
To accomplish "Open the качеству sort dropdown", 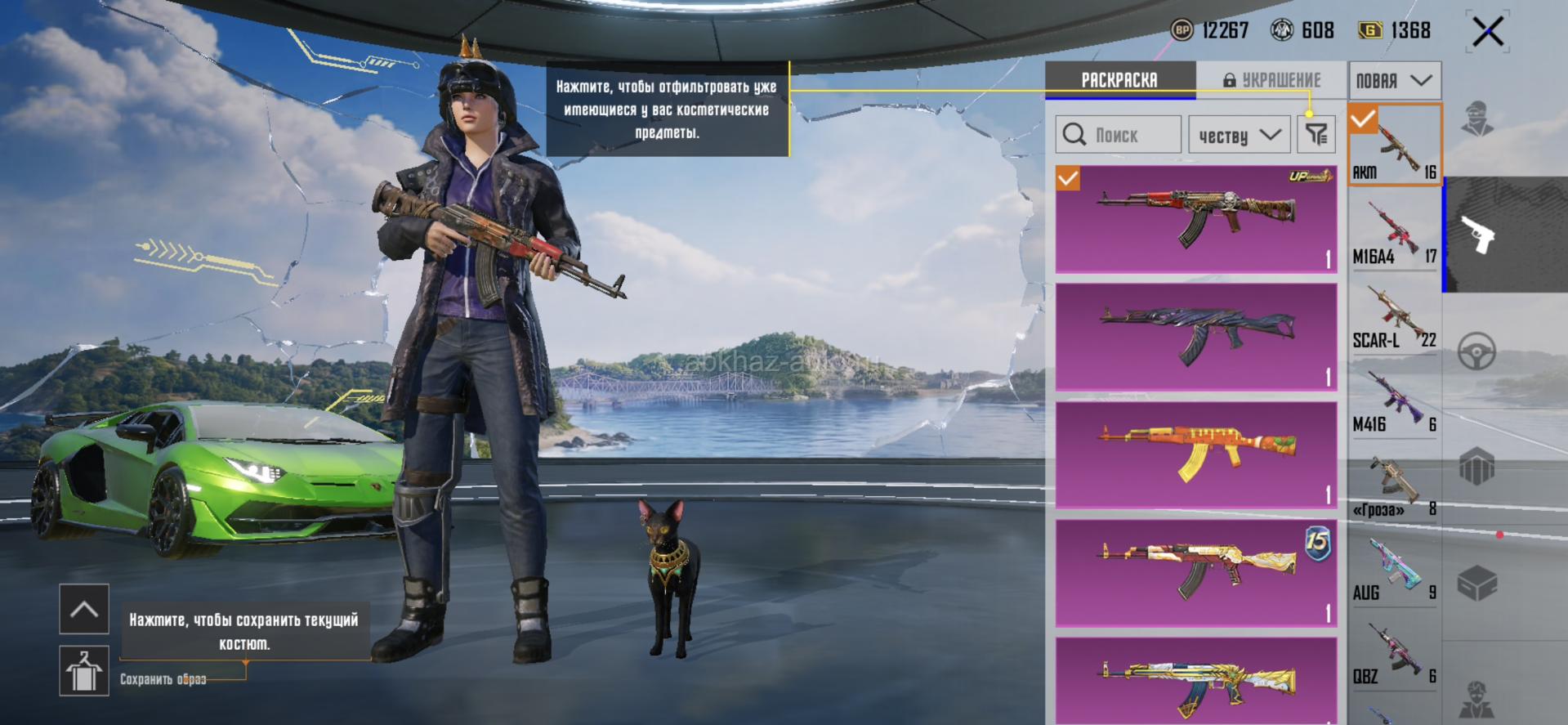I will point(1239,135).
